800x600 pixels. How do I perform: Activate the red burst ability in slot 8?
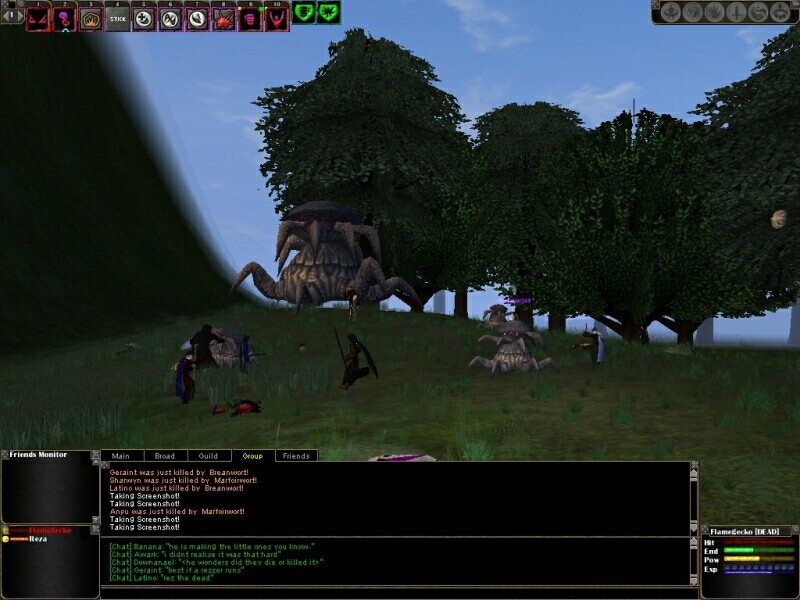click(223, 19)
